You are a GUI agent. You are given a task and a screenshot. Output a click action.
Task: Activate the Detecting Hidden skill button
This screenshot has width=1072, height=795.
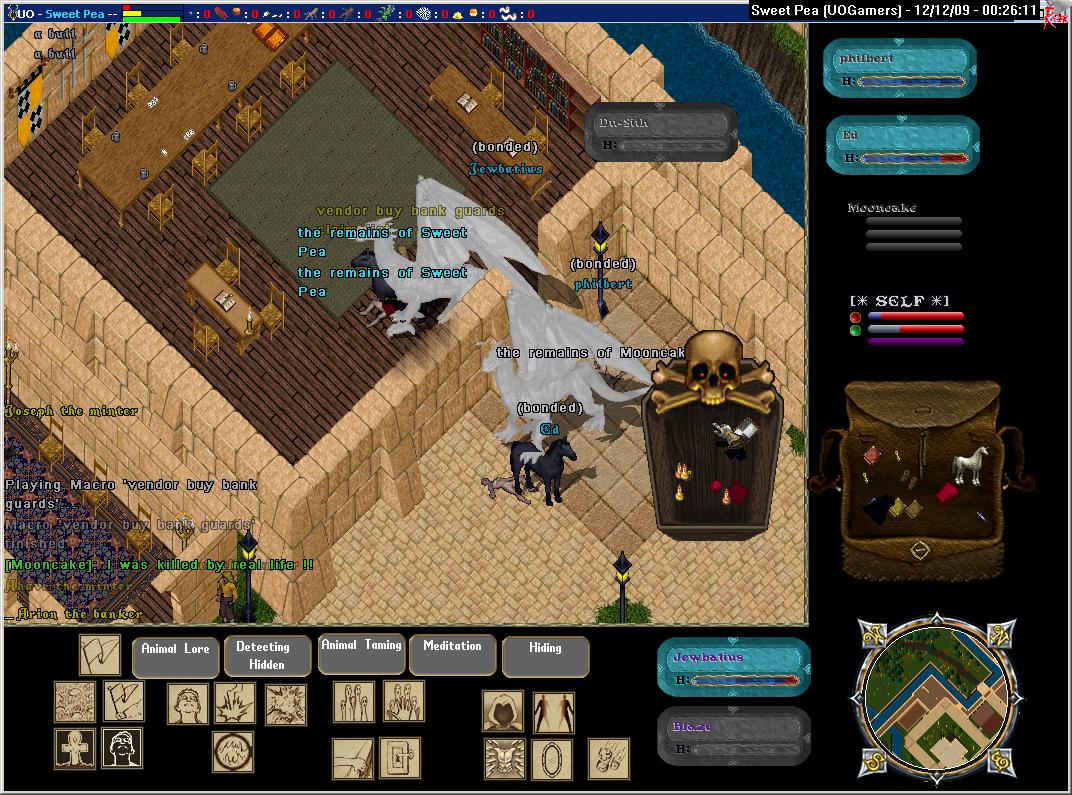(262, 655)
